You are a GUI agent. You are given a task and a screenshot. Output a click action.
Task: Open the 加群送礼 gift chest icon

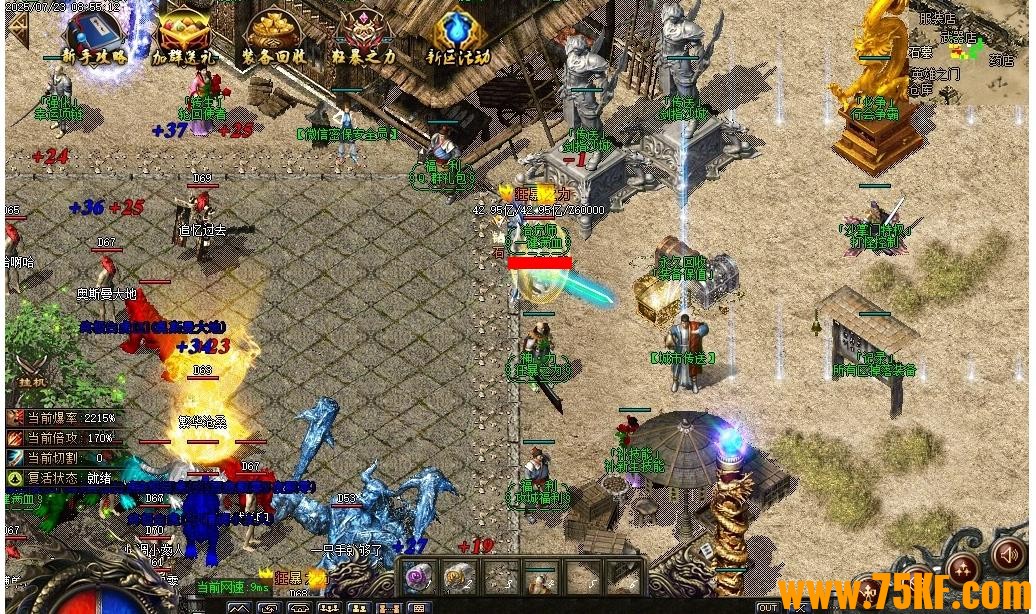[184, 38]
